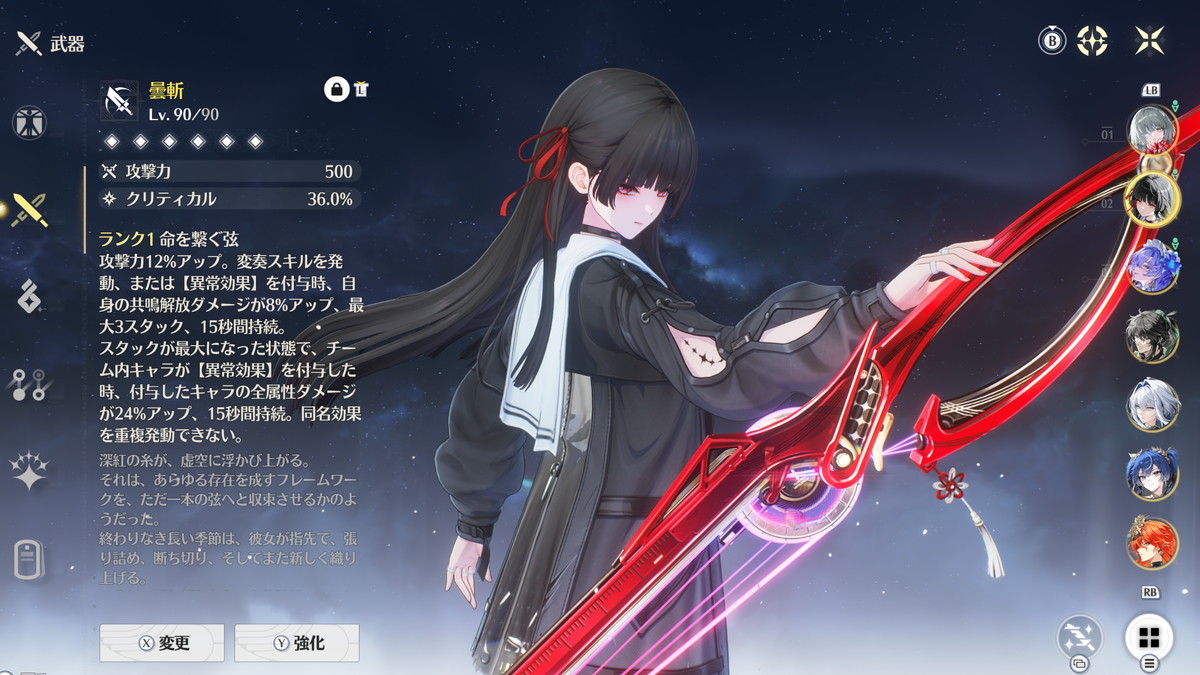Select the white-haired character with dark headband
Image resolution: width=1200 pixels, height=675 pixels.
pyautogui.click(x=1152, y=405)
